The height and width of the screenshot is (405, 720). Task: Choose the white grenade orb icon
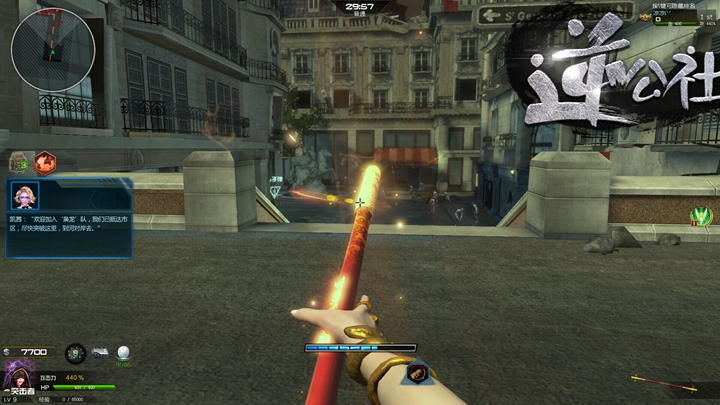coord(124,352)
